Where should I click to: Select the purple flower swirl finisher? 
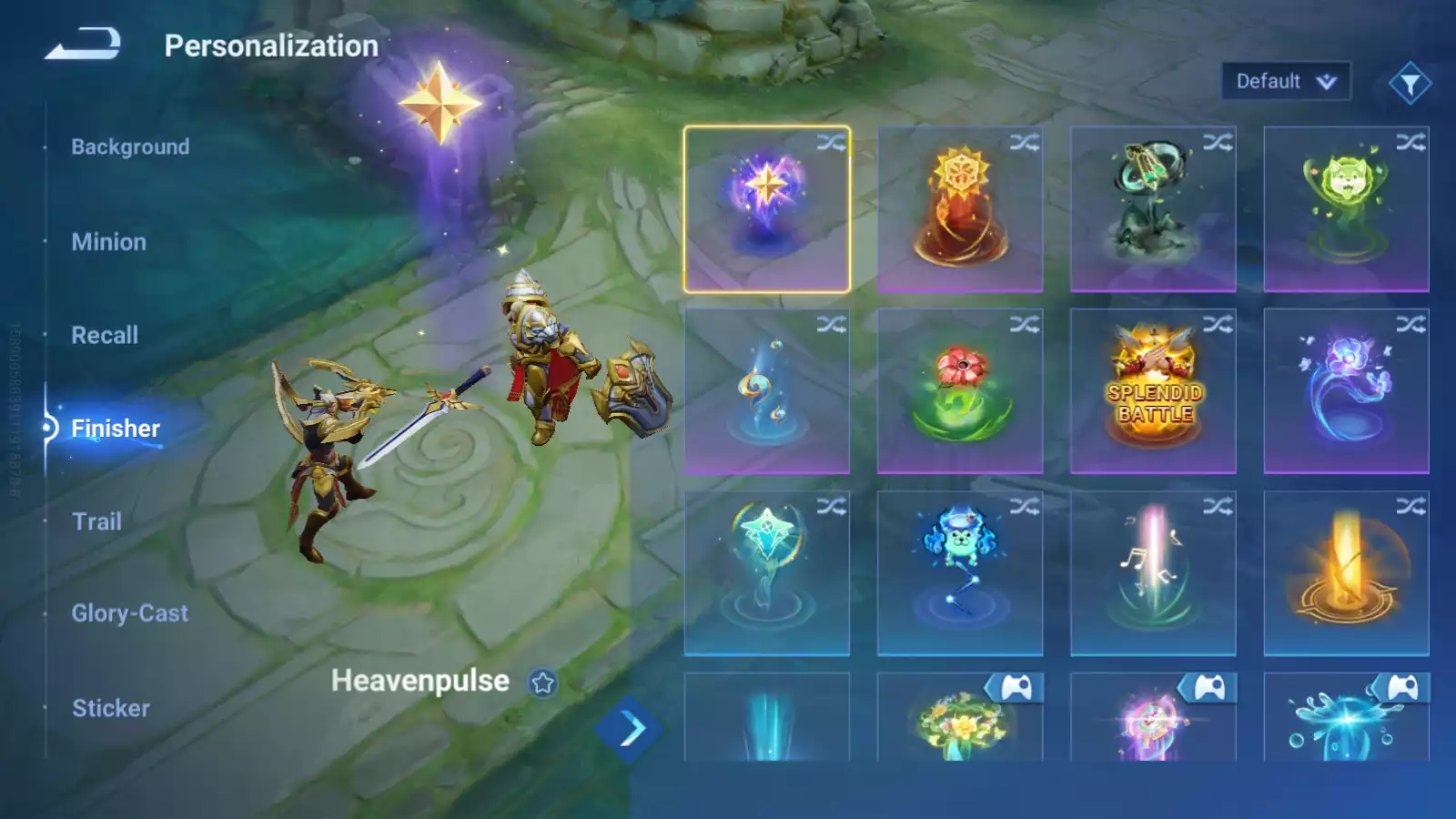click(x=1346, y=391)
